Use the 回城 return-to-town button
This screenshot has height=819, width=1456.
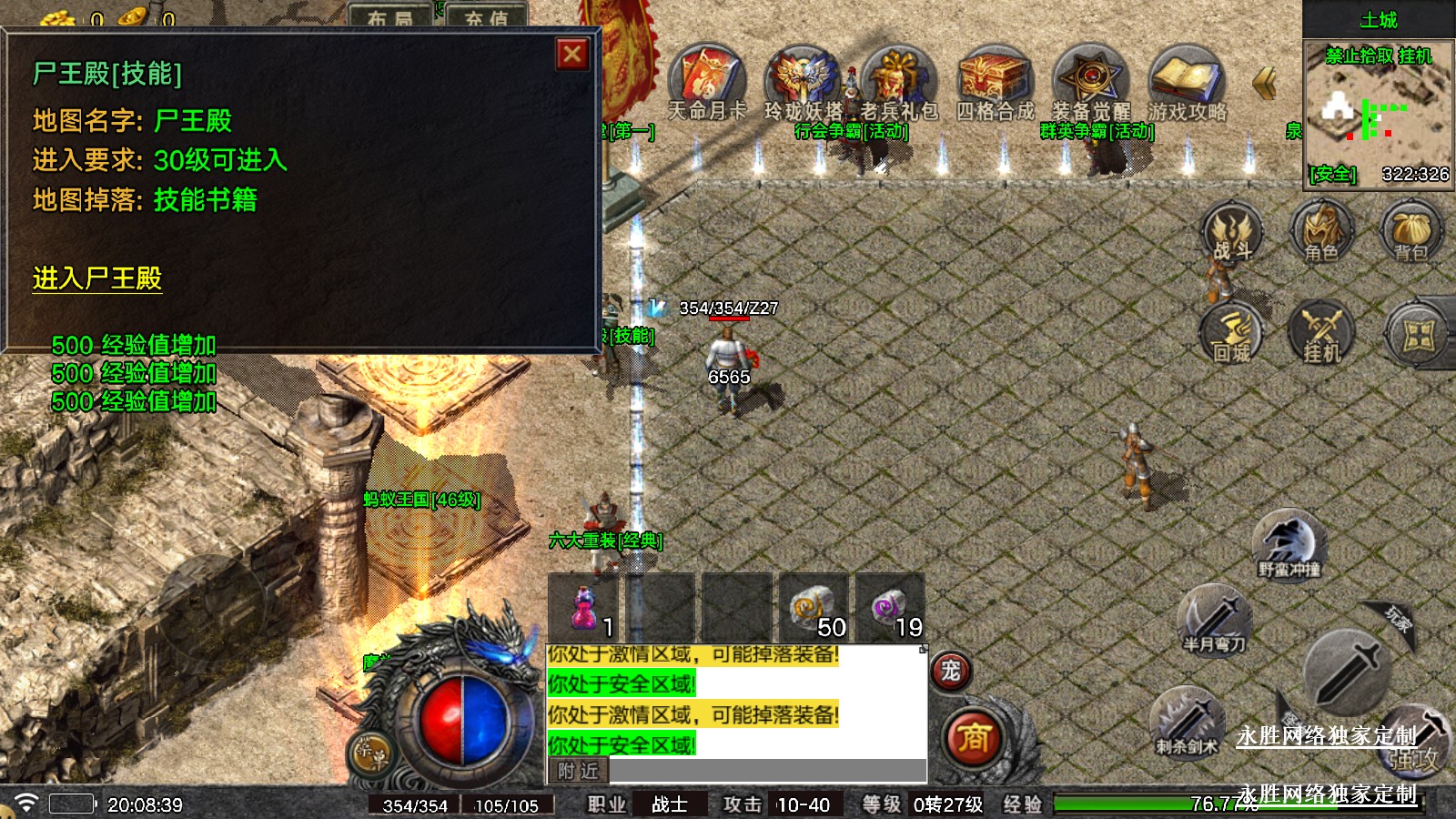pyautogui.click(x=1231, y=333)
